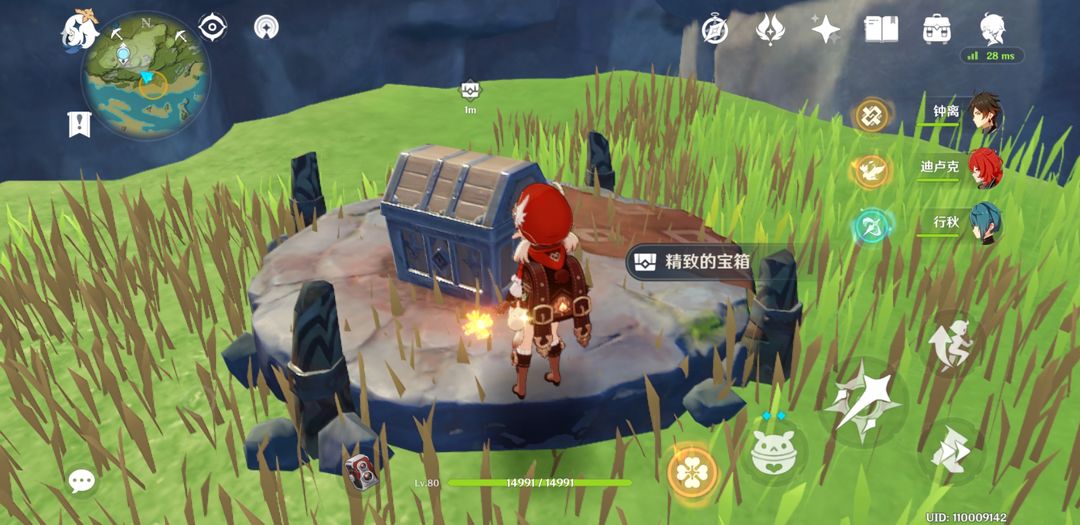Open the winged emblem icon

(769, 29)
